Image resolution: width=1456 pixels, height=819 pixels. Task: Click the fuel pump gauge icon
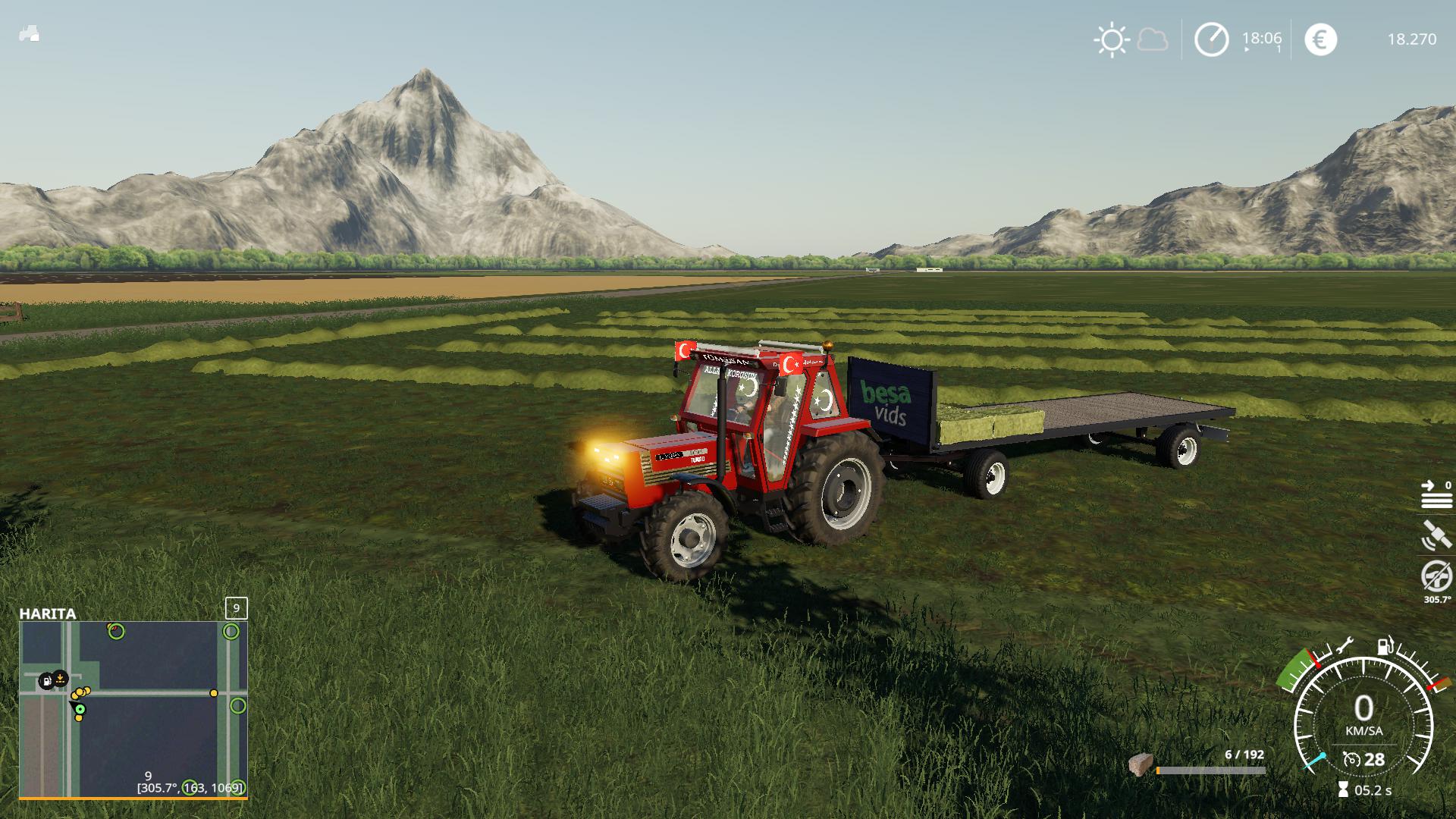[x=1384, y=647]
